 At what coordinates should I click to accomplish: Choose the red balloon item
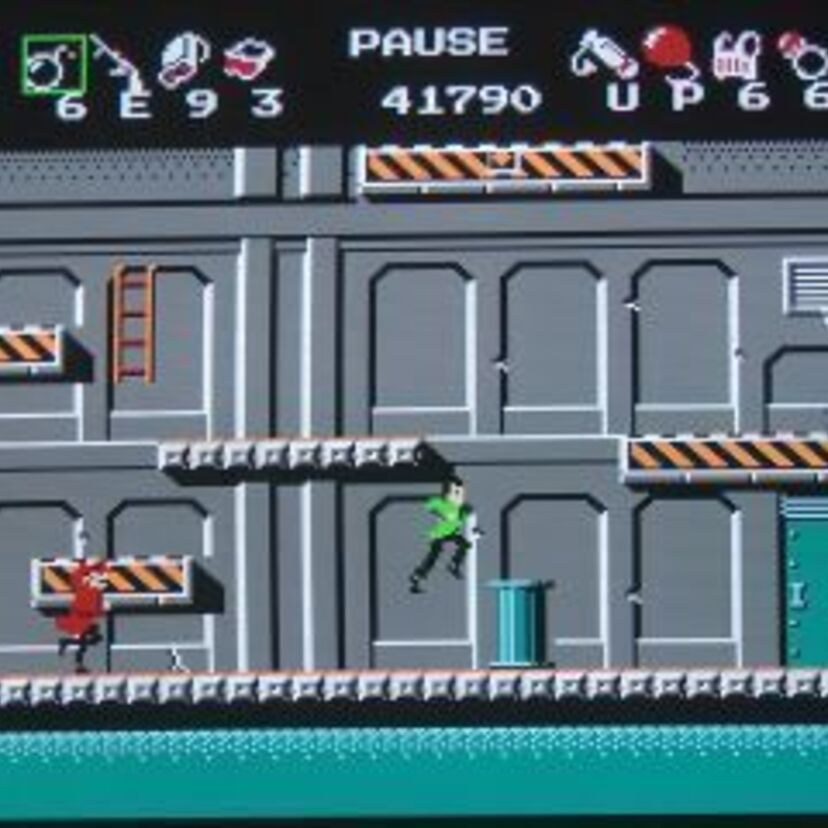[x=669, y=50]
